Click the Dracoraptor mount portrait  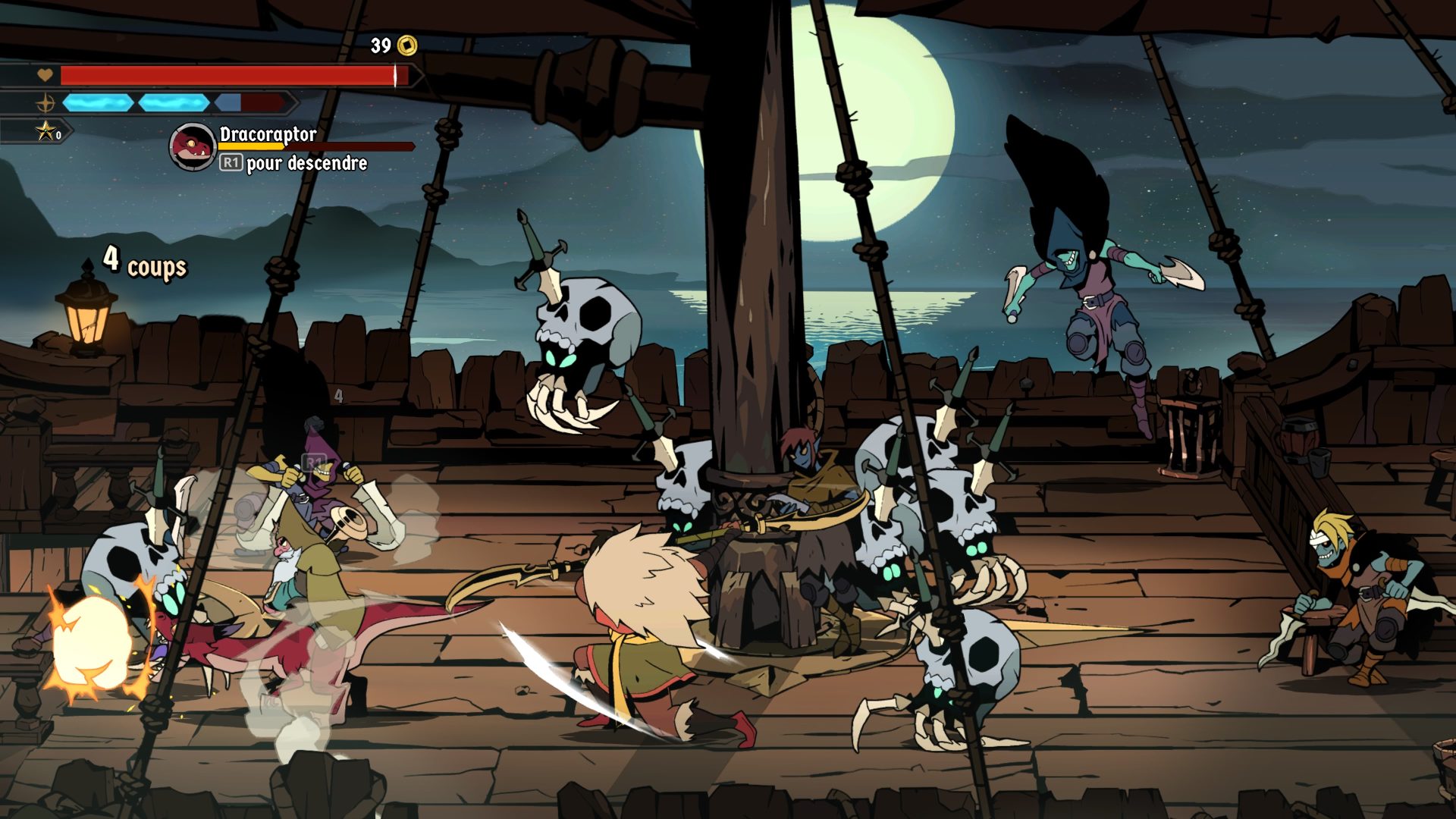point(192,146)
